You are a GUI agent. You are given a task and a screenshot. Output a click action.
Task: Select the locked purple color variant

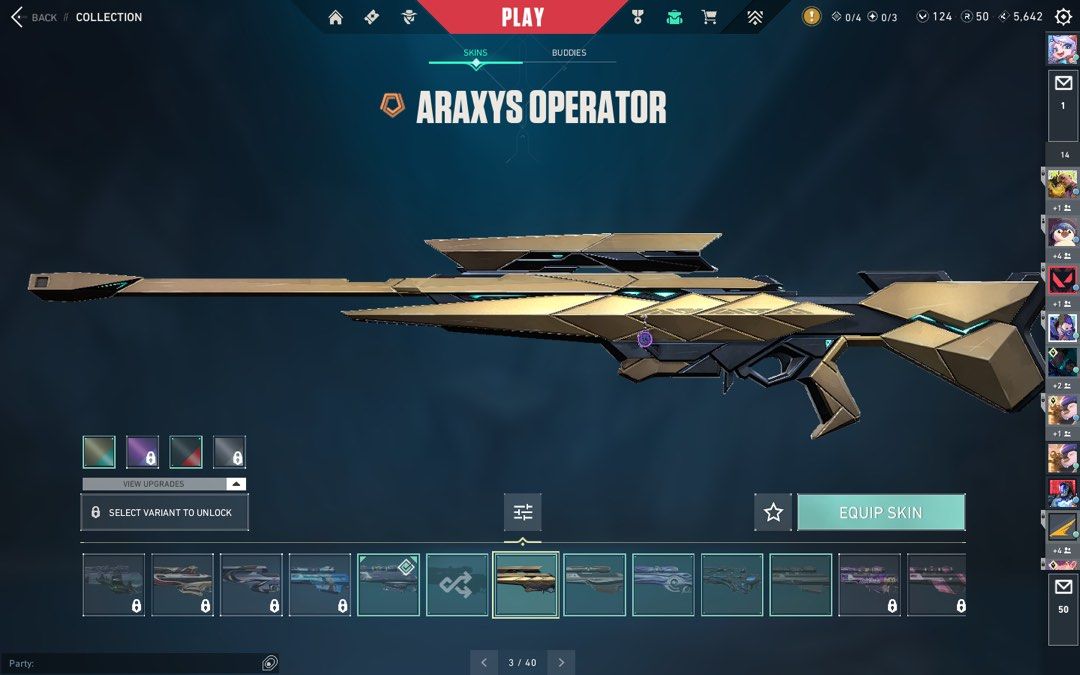click(142, 452)
